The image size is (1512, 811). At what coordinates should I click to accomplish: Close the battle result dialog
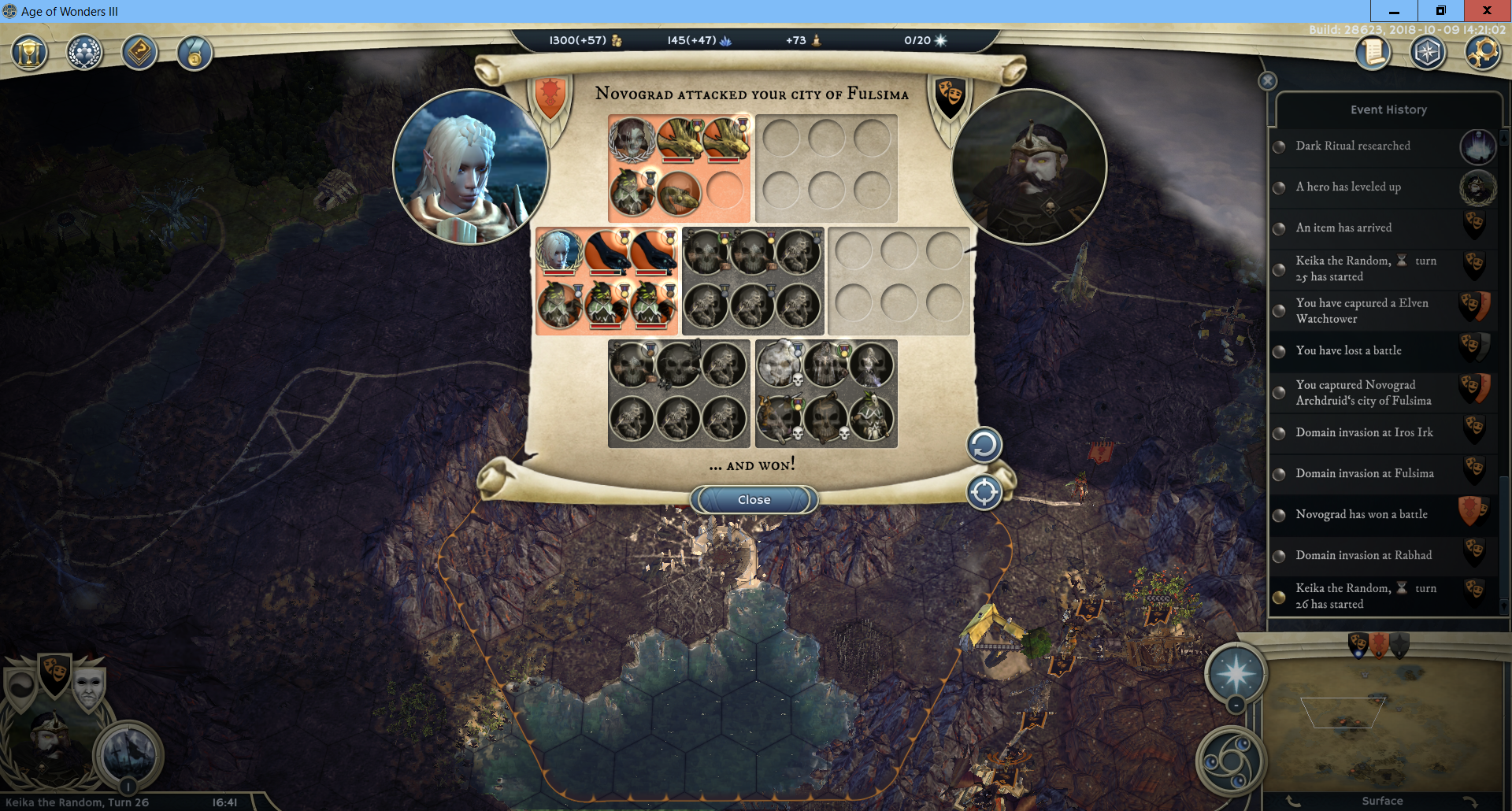(x=754, y=500)
